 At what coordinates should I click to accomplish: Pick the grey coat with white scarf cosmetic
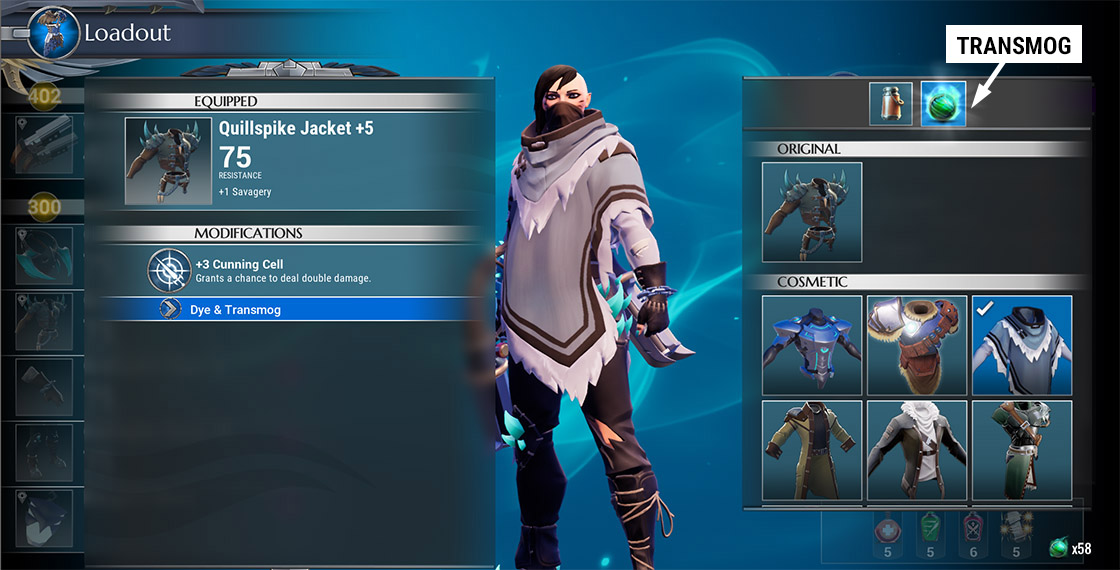click(x=917, y=450)
